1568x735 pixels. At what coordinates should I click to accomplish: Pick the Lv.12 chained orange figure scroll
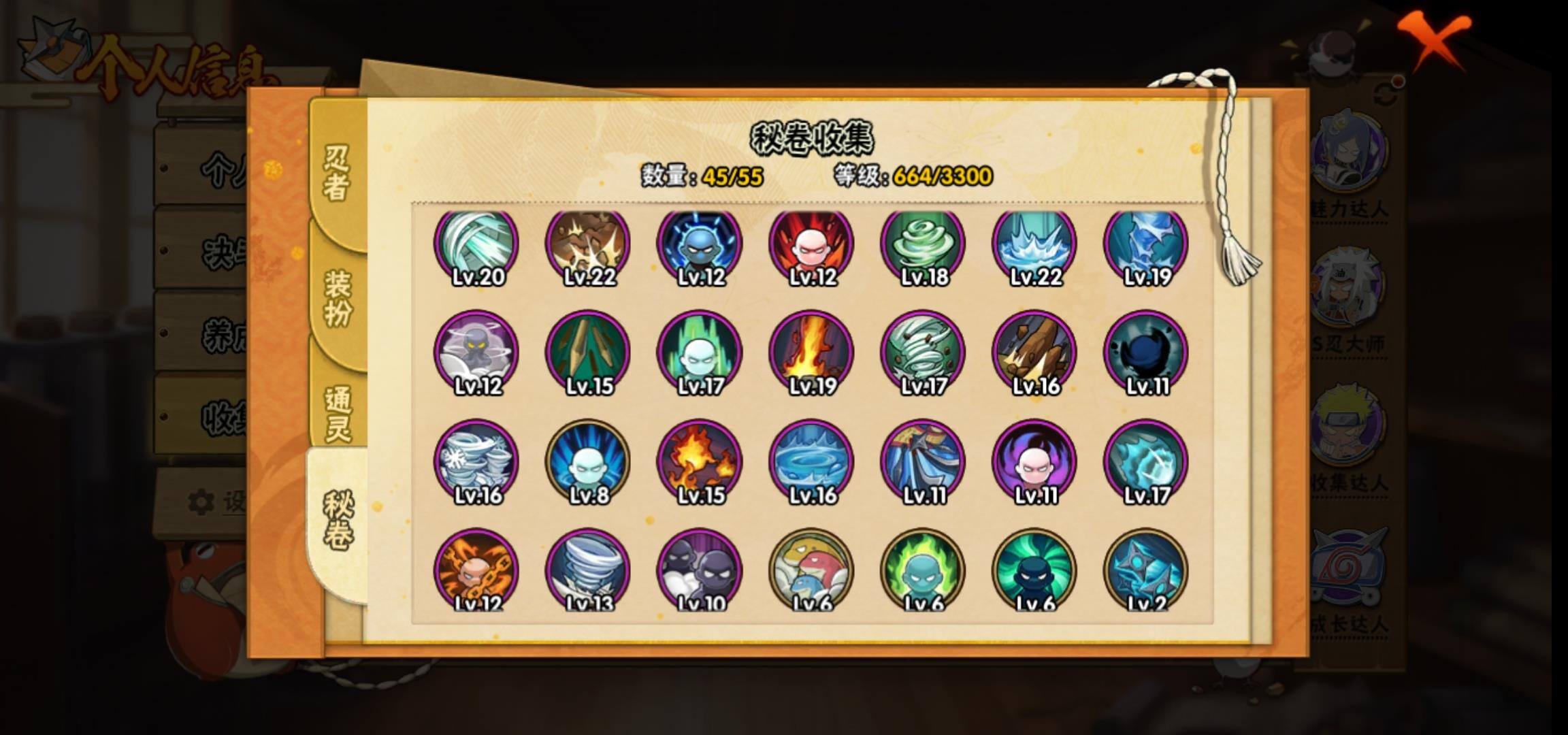476,570
